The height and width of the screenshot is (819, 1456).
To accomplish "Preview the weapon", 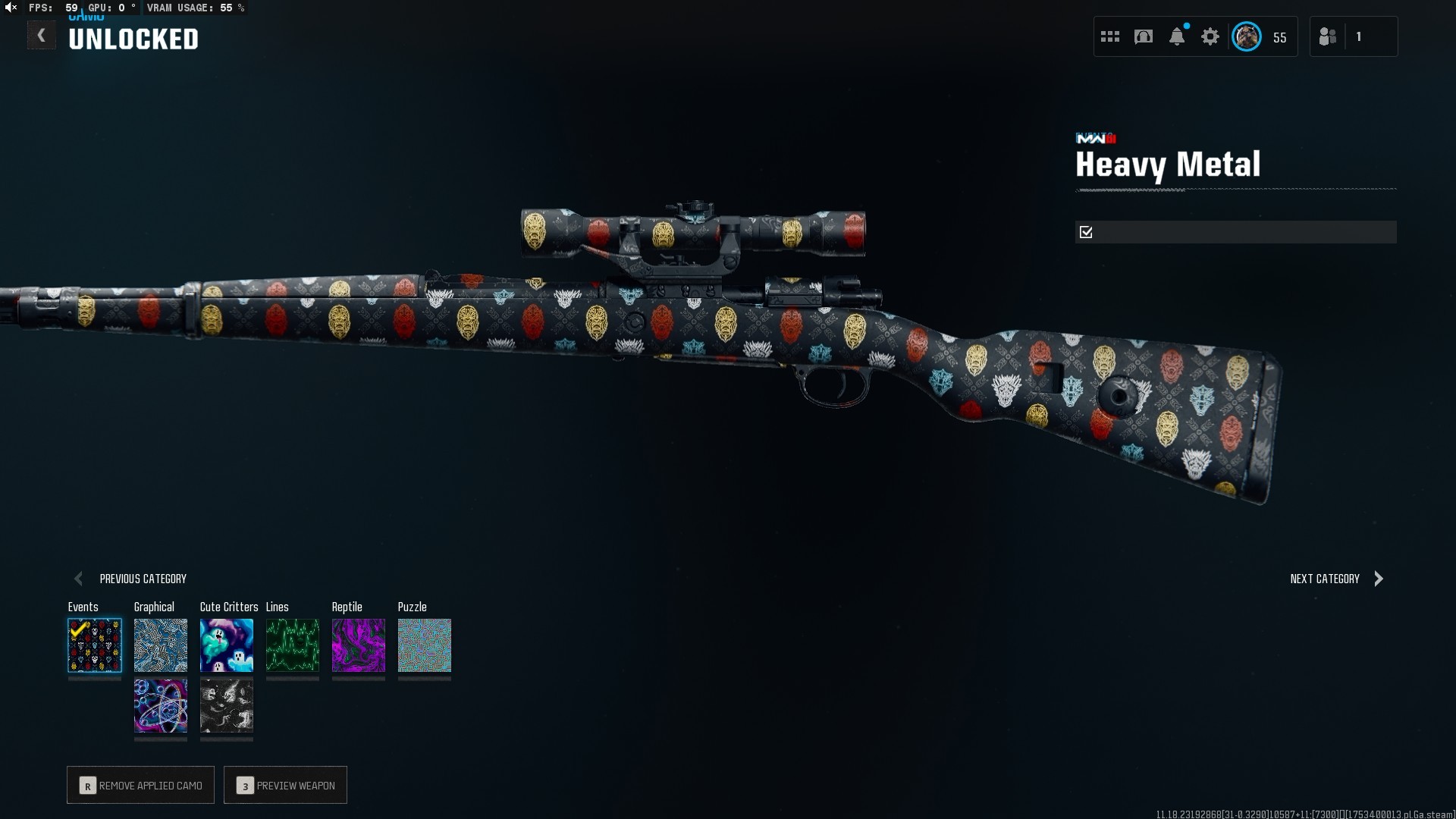I will tap(286, 786).
